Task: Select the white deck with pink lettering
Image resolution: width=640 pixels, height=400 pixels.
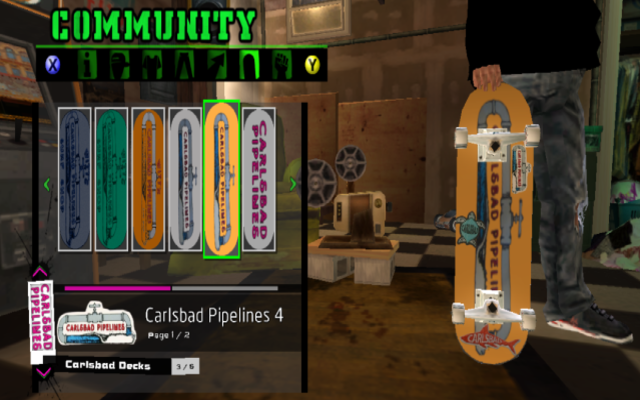Action: [259, 180]
